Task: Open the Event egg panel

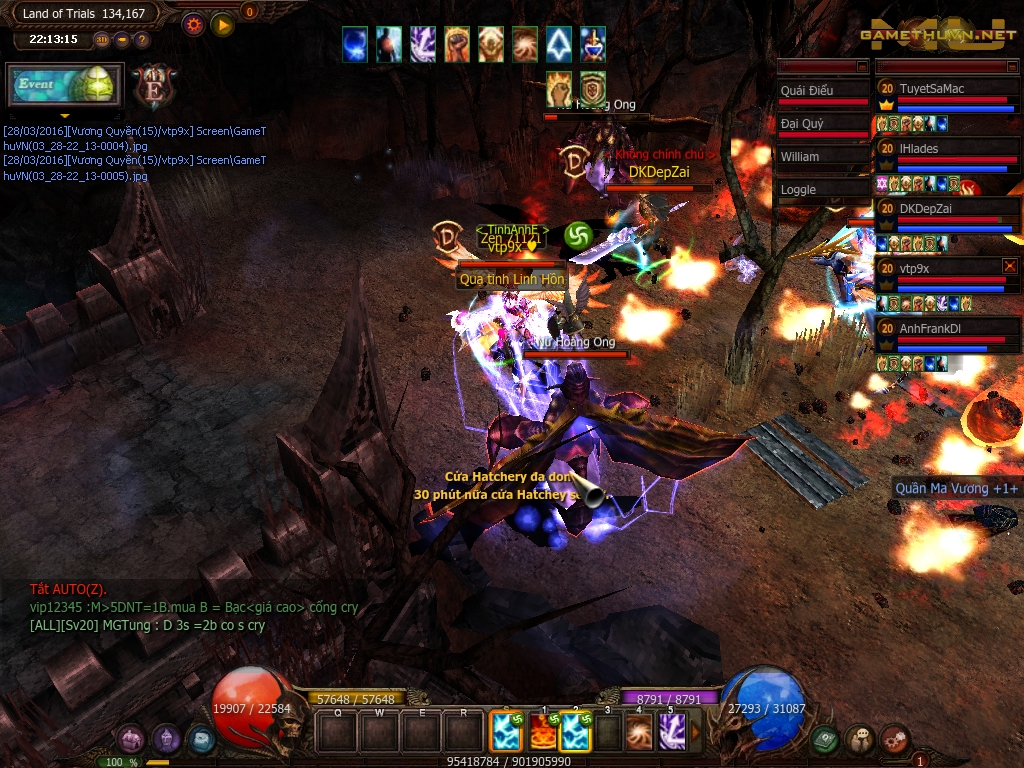Action: (65, 85)
